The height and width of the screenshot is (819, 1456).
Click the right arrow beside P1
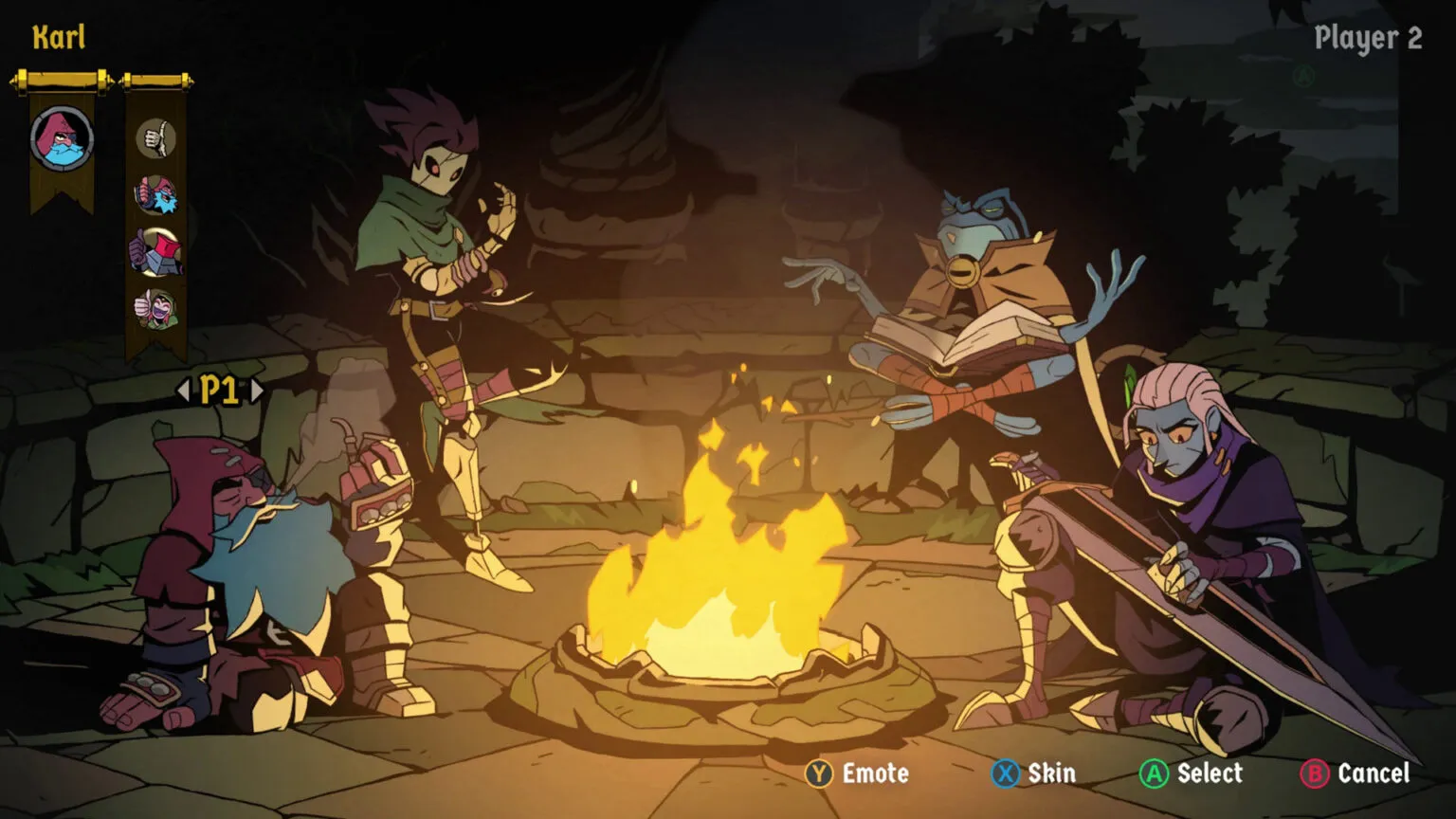[258, 388]
